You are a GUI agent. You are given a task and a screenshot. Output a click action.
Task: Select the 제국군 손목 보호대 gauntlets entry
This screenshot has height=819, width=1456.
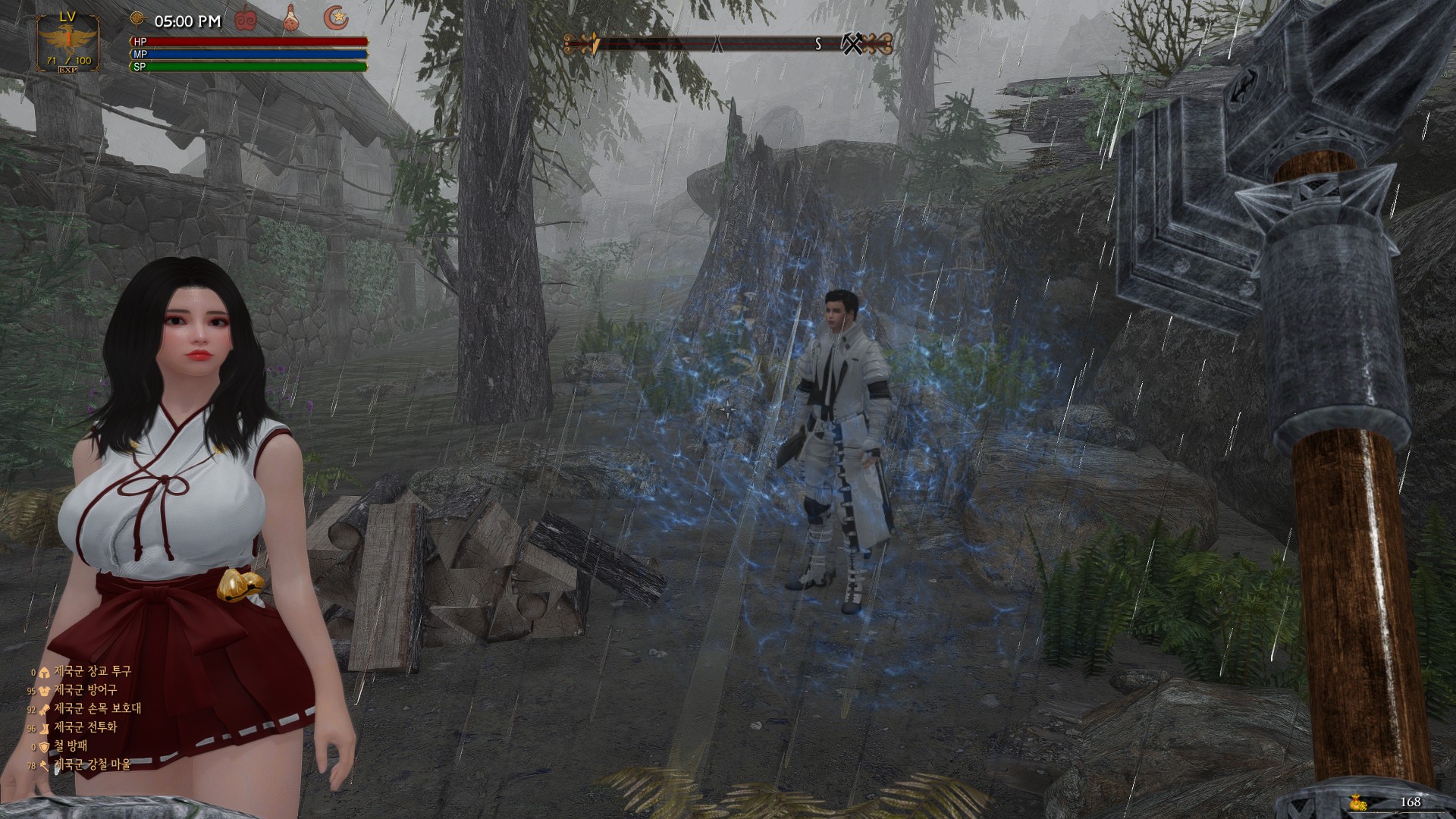[97, 708]
